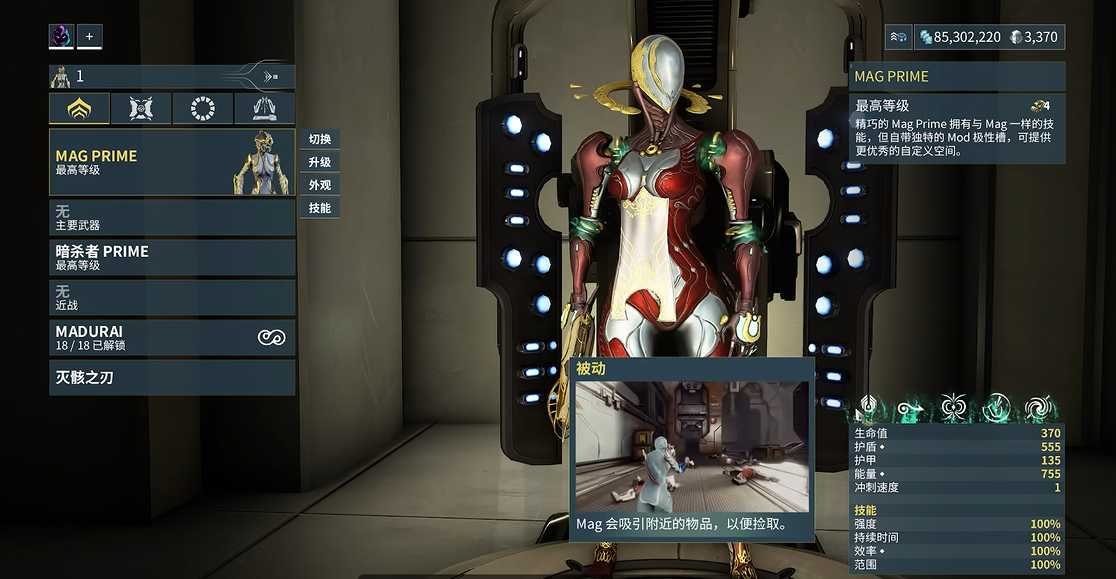Switch to the yellow warframe emblem tab
Image resolution: width=1116 pixels, height=579 pixels.
(79, 109)
